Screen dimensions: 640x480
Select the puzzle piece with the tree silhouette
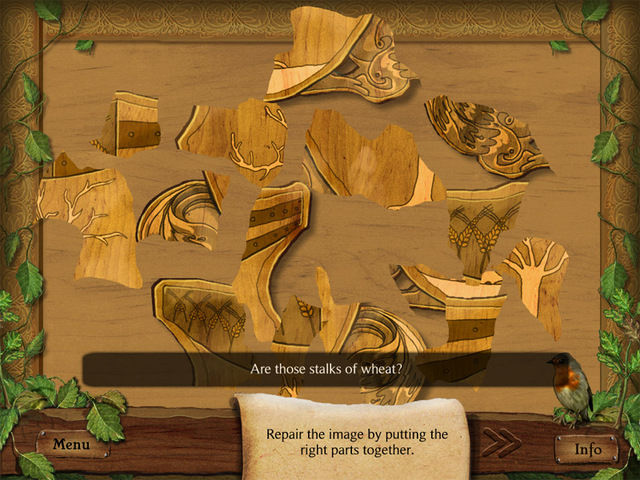[x=535, y=276]
